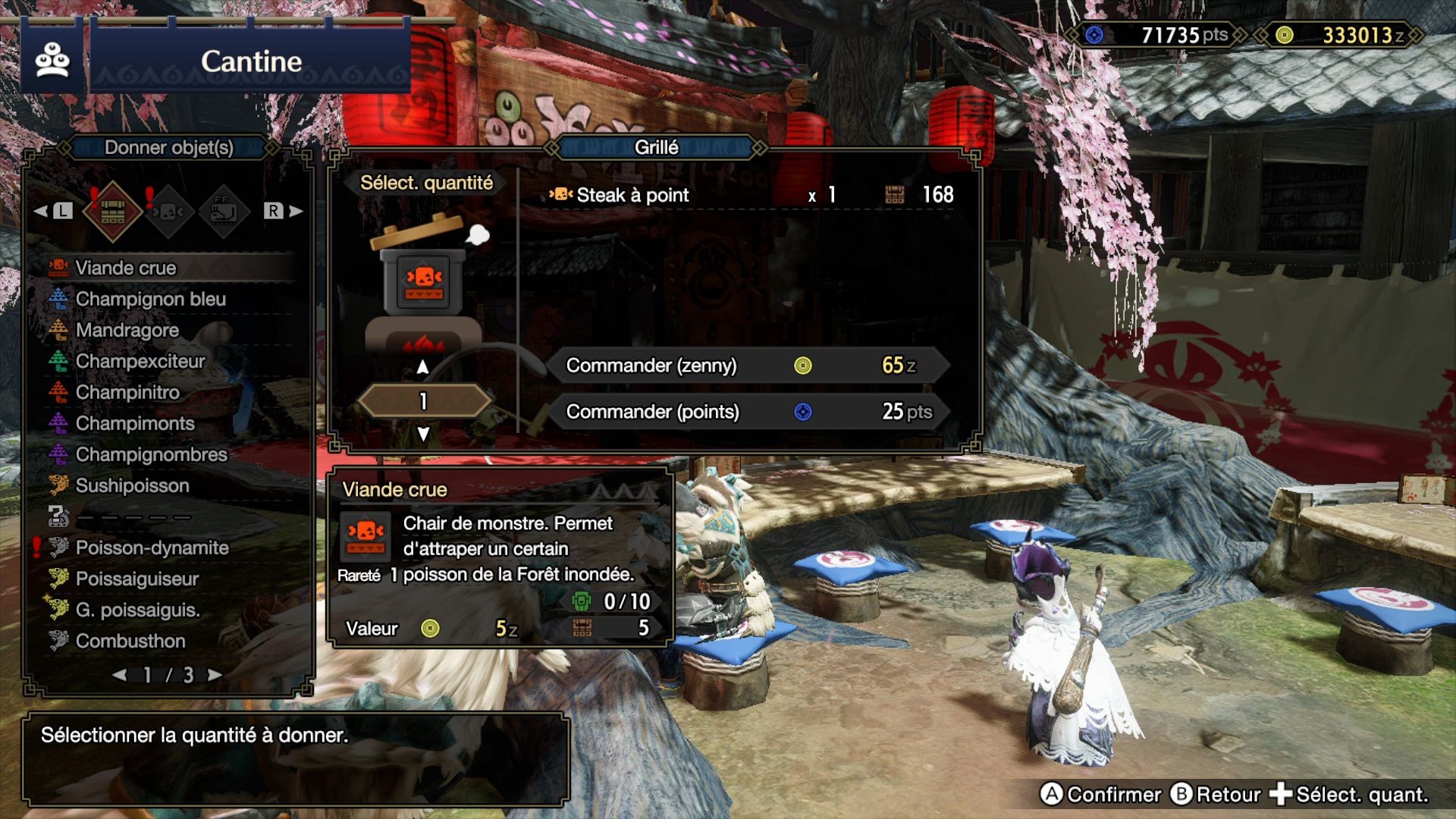Select the Donner objet(s) panel header
This screenshot has width=1456, height=819.
[168, 149]
